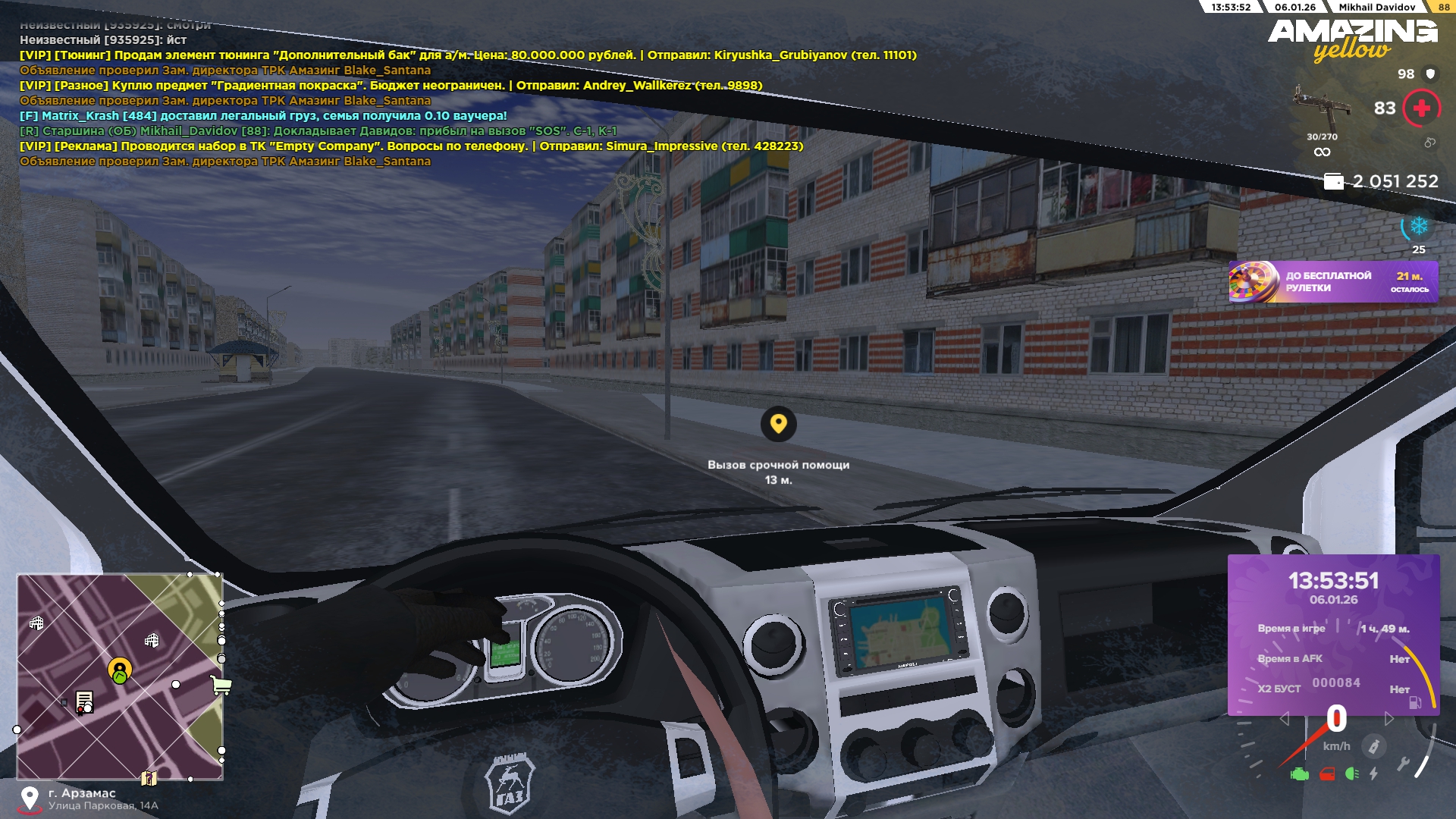This screenshot has height=819, width=1456.
Task: Click the wallet money icon
Action: coord(1332,181)
